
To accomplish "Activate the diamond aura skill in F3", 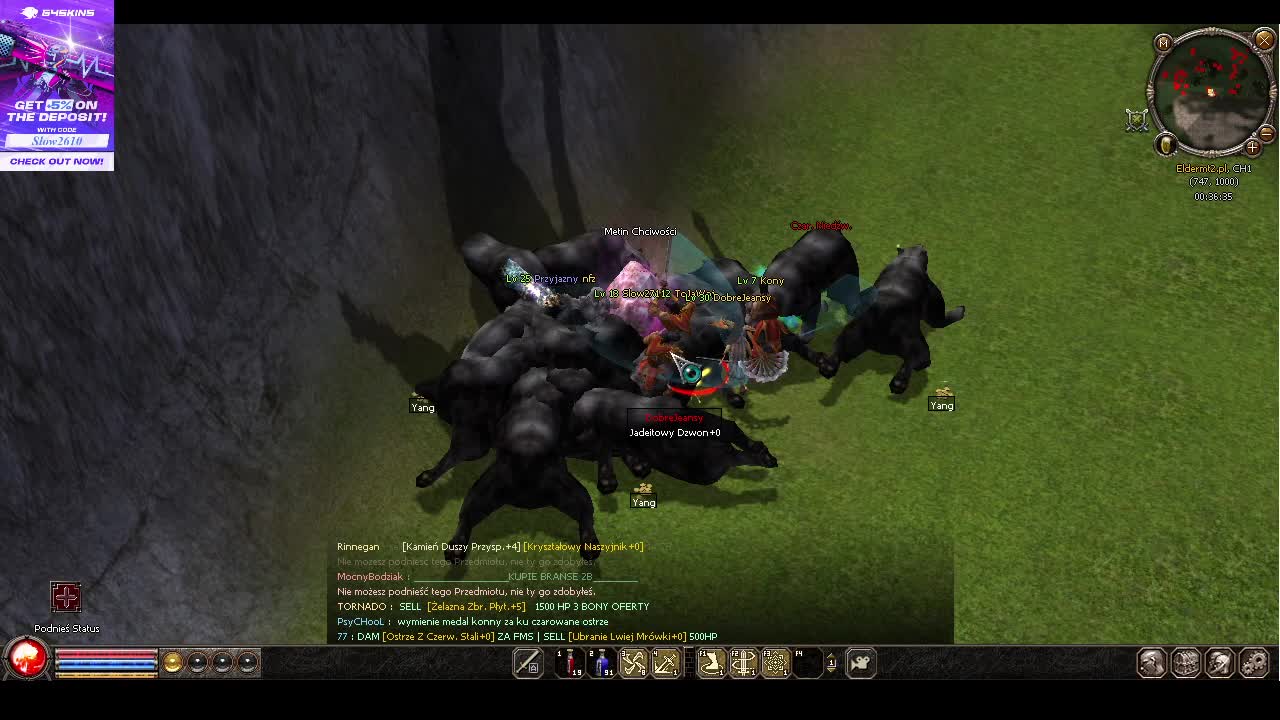I will click(x=775, y=662).
